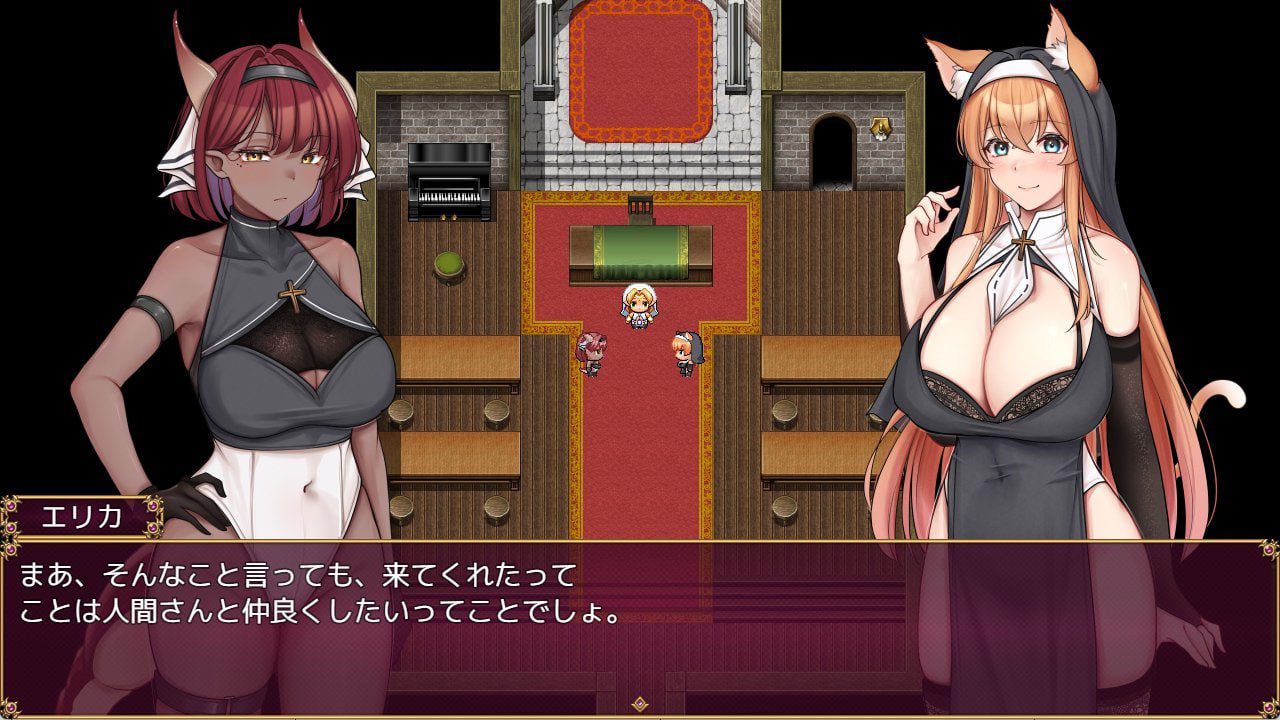Screen dimensions: 1280x720
Task: Select the red-haired demon character sprite
Action: (x=593, y=353)
